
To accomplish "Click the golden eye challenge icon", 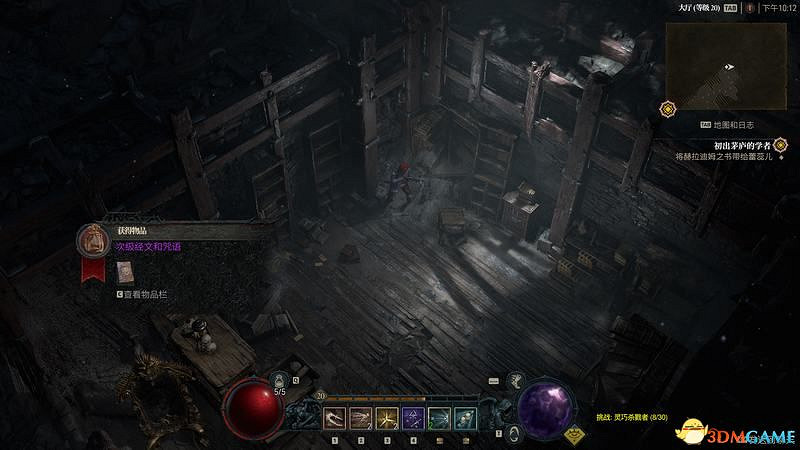I will click(x=574, y=434).
